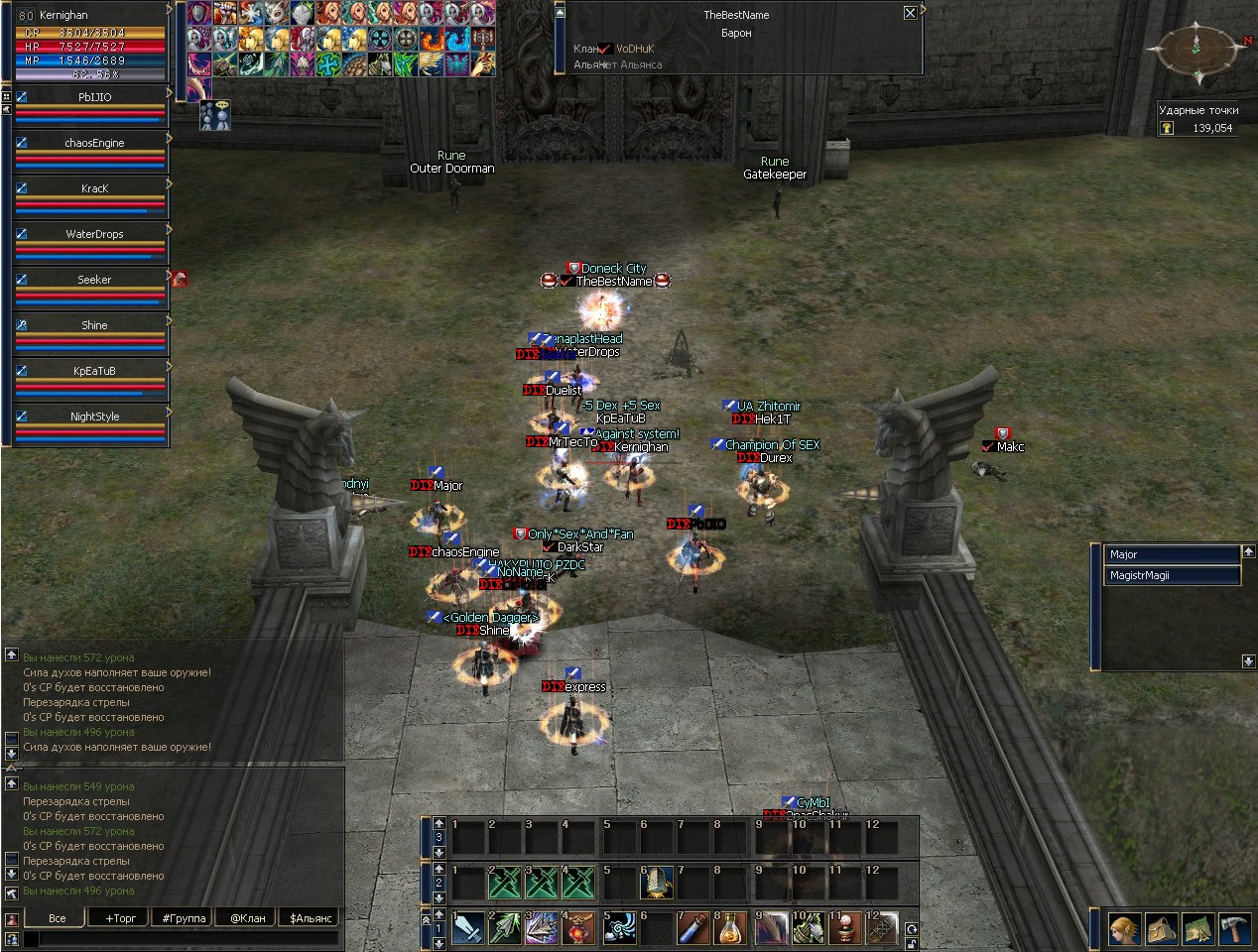The image size is (1258, 952).
Task: Open the hammer actions menu icon
Action: (1235, 929)
